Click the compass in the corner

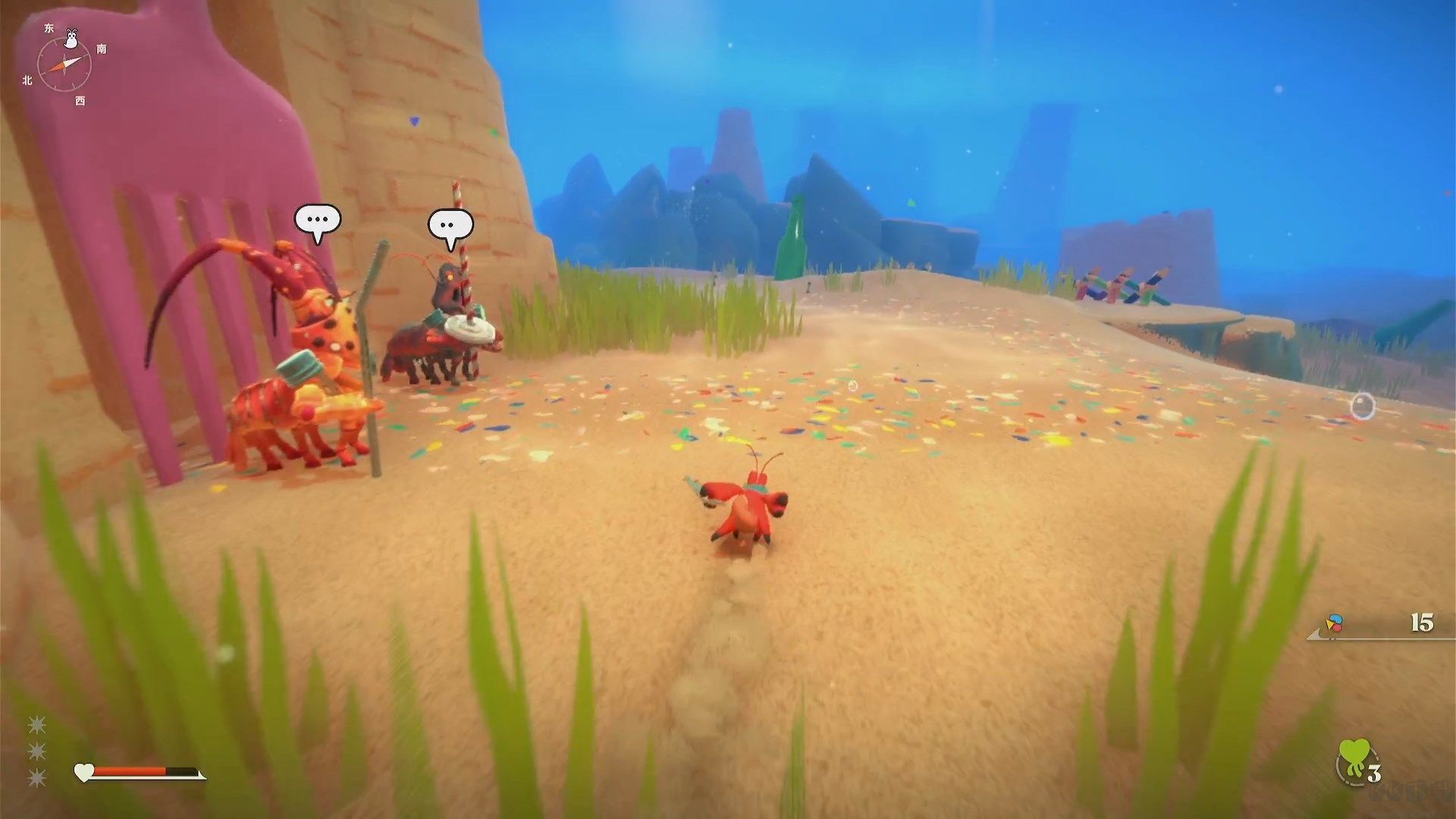click(x=64, y=64)
